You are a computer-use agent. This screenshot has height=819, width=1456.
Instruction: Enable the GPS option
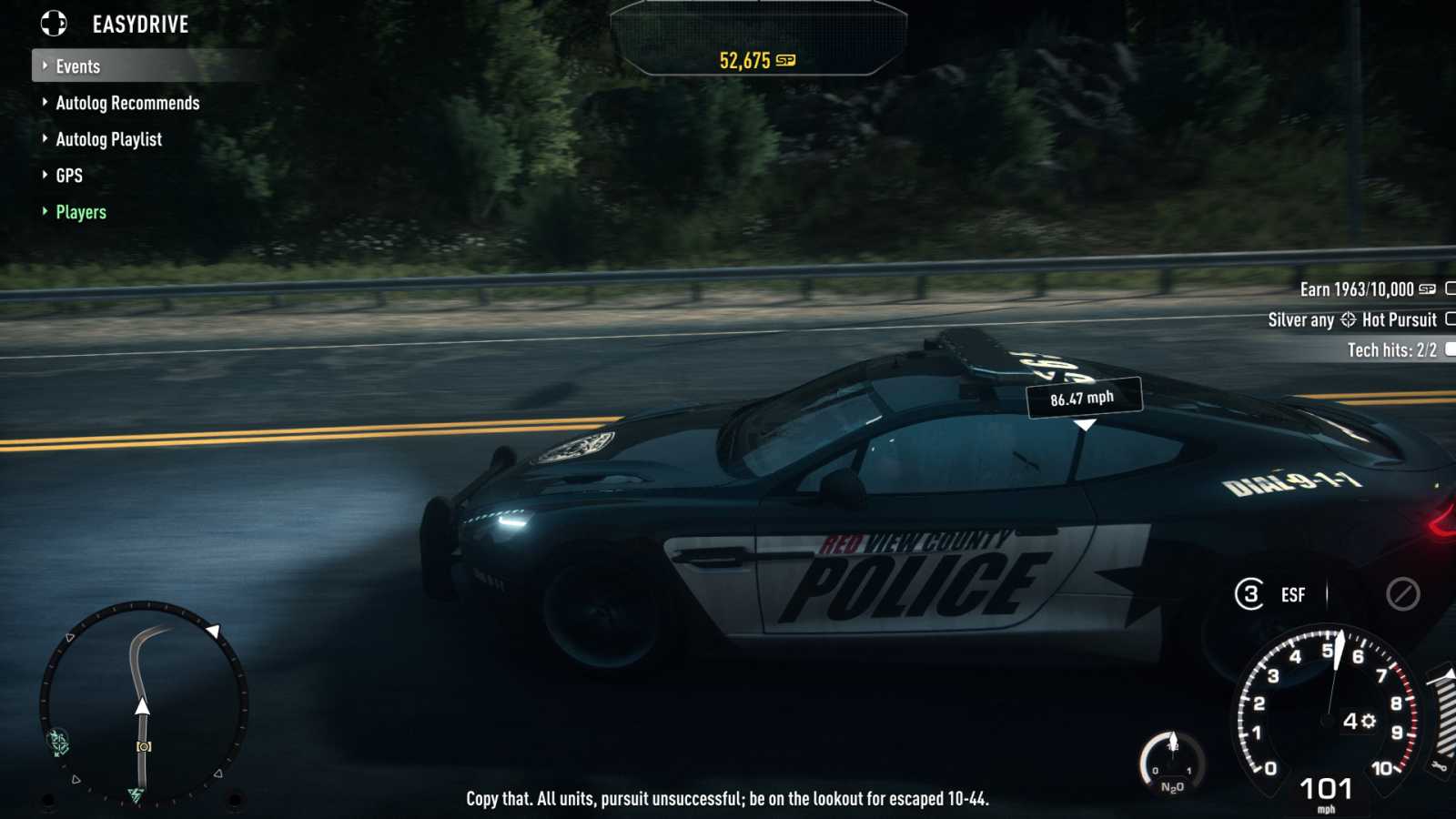69,175
